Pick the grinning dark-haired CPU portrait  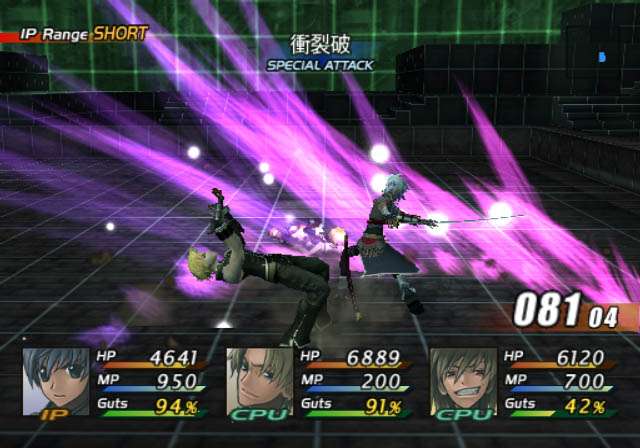tap(463, 380)
